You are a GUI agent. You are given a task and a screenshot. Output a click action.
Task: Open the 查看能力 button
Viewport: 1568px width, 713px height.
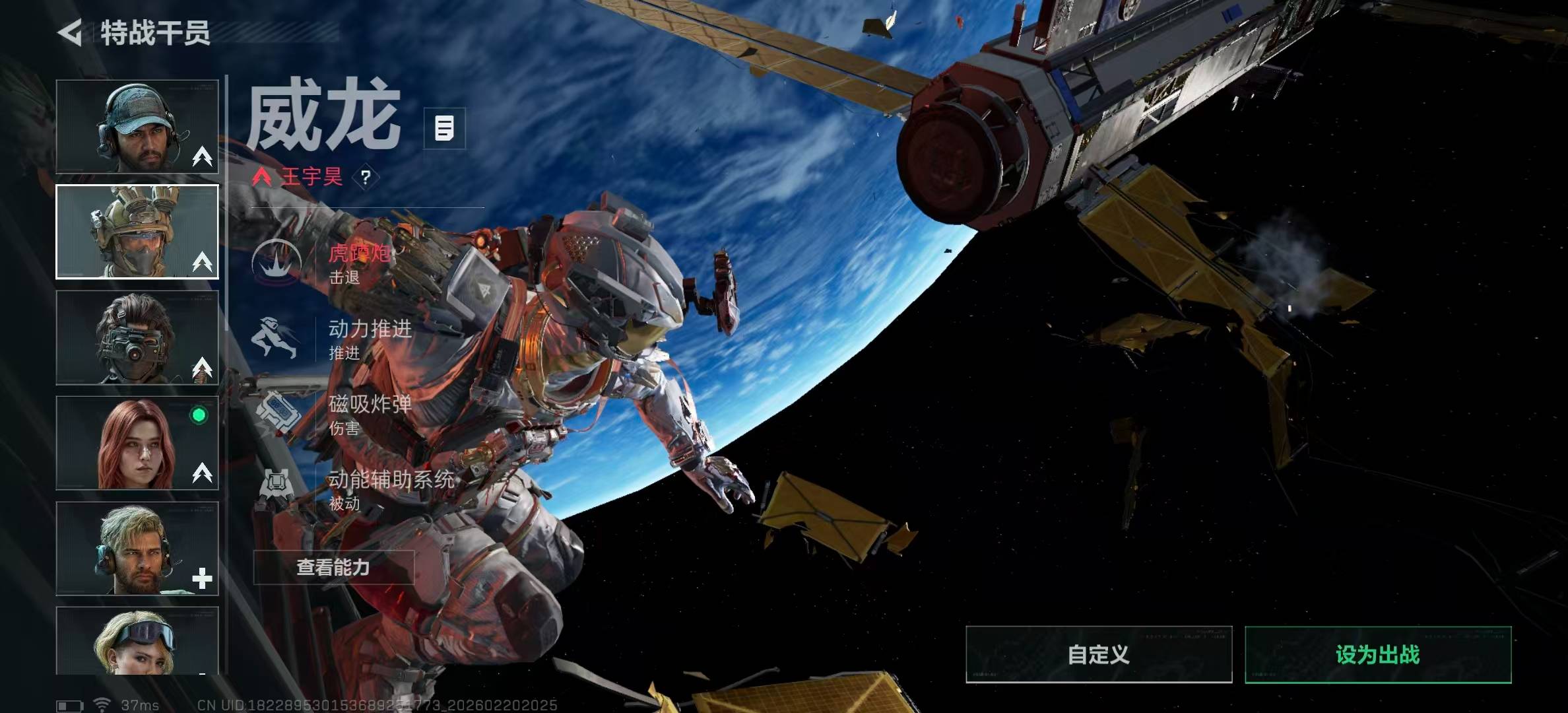click(x=333, y=567)
